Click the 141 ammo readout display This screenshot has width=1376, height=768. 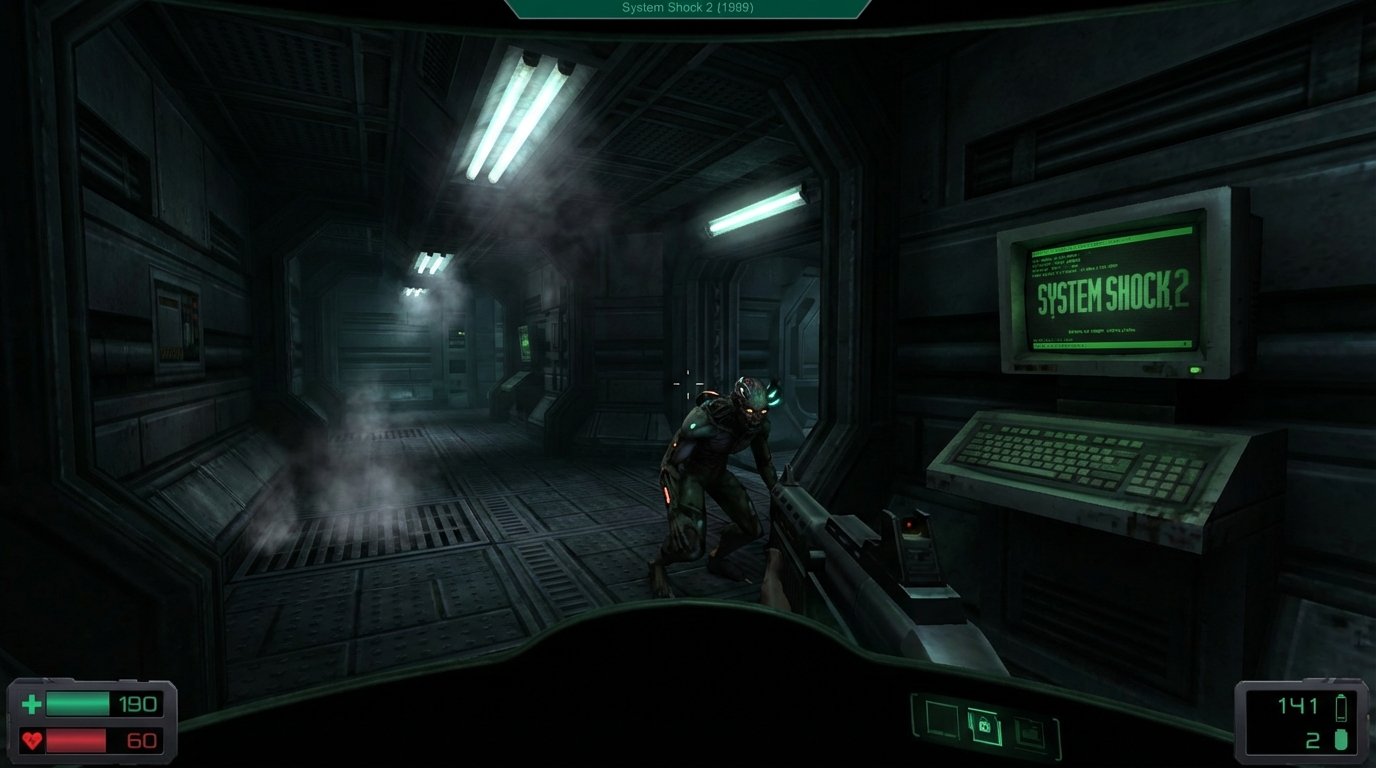1300,703
